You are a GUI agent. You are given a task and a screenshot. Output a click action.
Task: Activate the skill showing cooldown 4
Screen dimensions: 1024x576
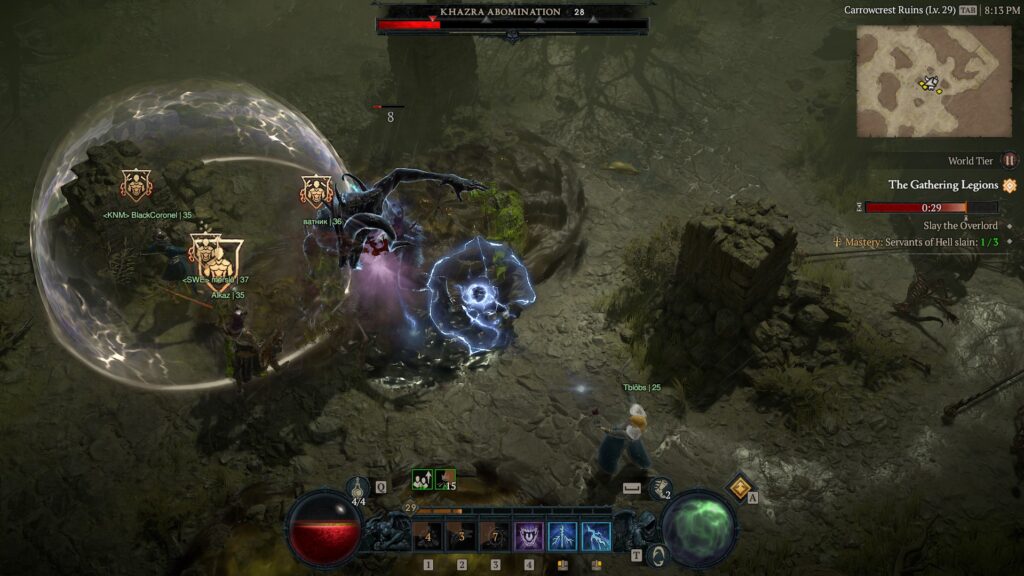(x=428, y=537)
